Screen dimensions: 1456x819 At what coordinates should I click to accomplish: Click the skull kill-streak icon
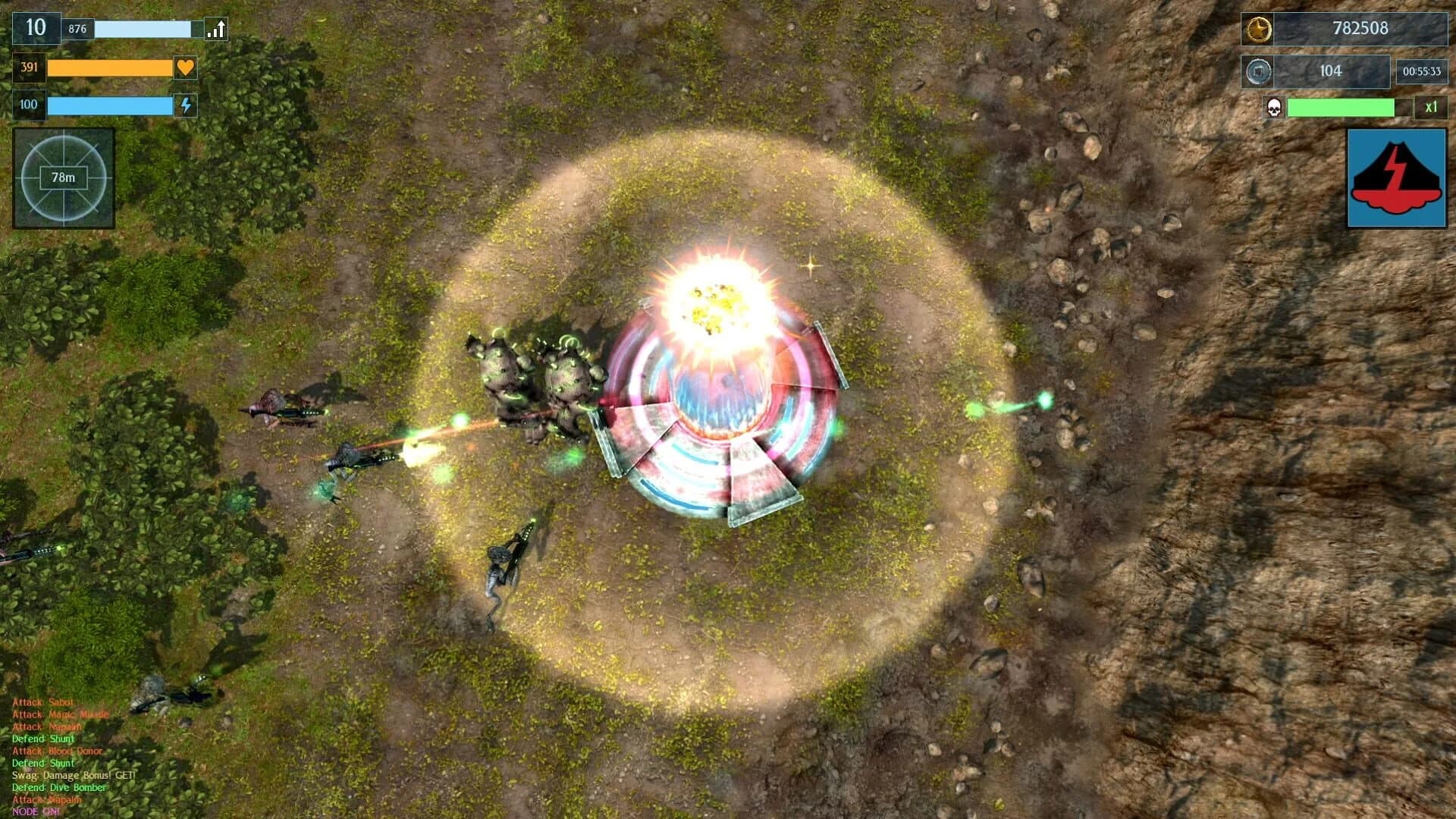tap(1273, 108)
